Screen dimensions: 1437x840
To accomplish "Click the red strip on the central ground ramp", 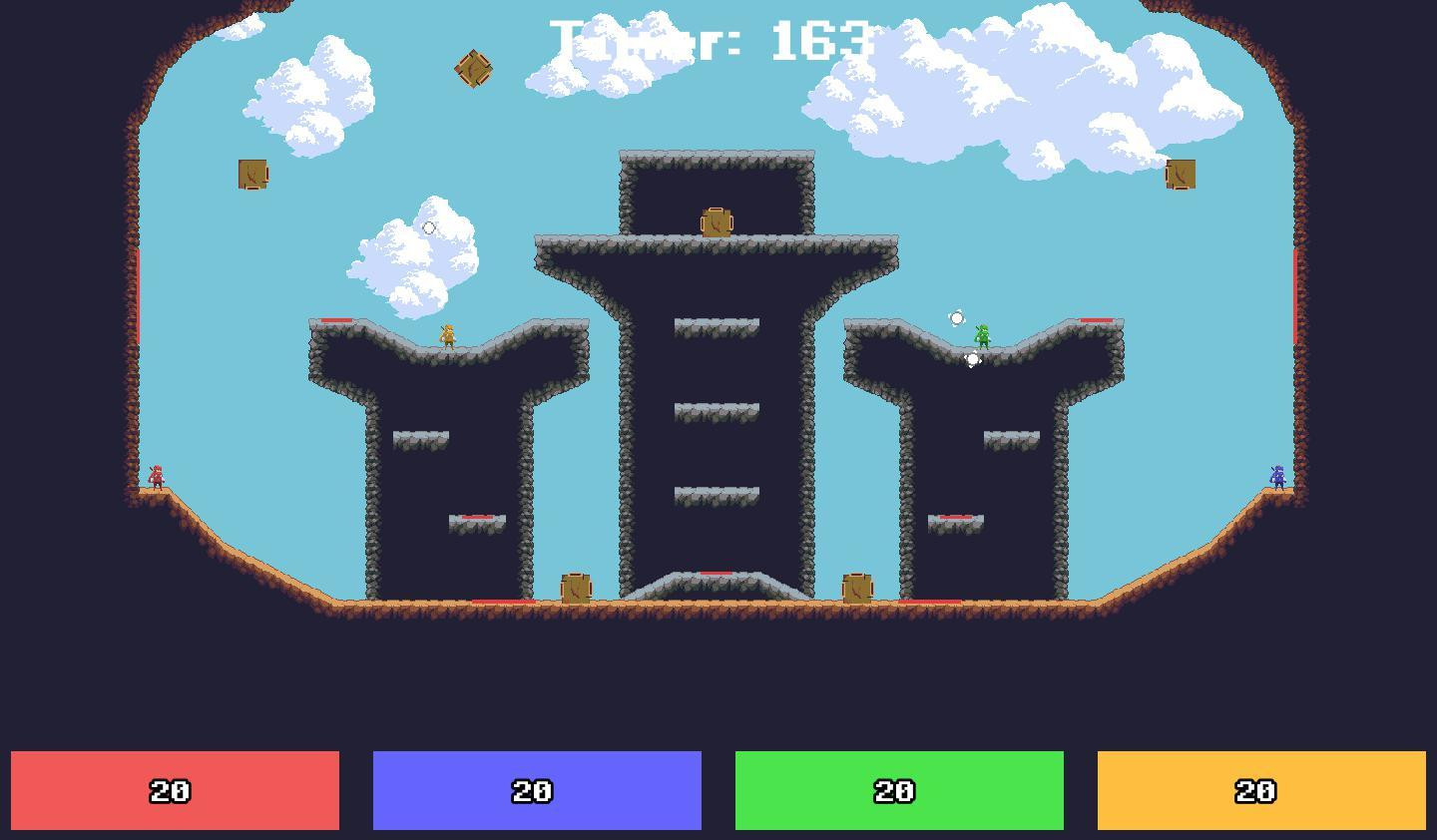I will click(x=715, y=572).
